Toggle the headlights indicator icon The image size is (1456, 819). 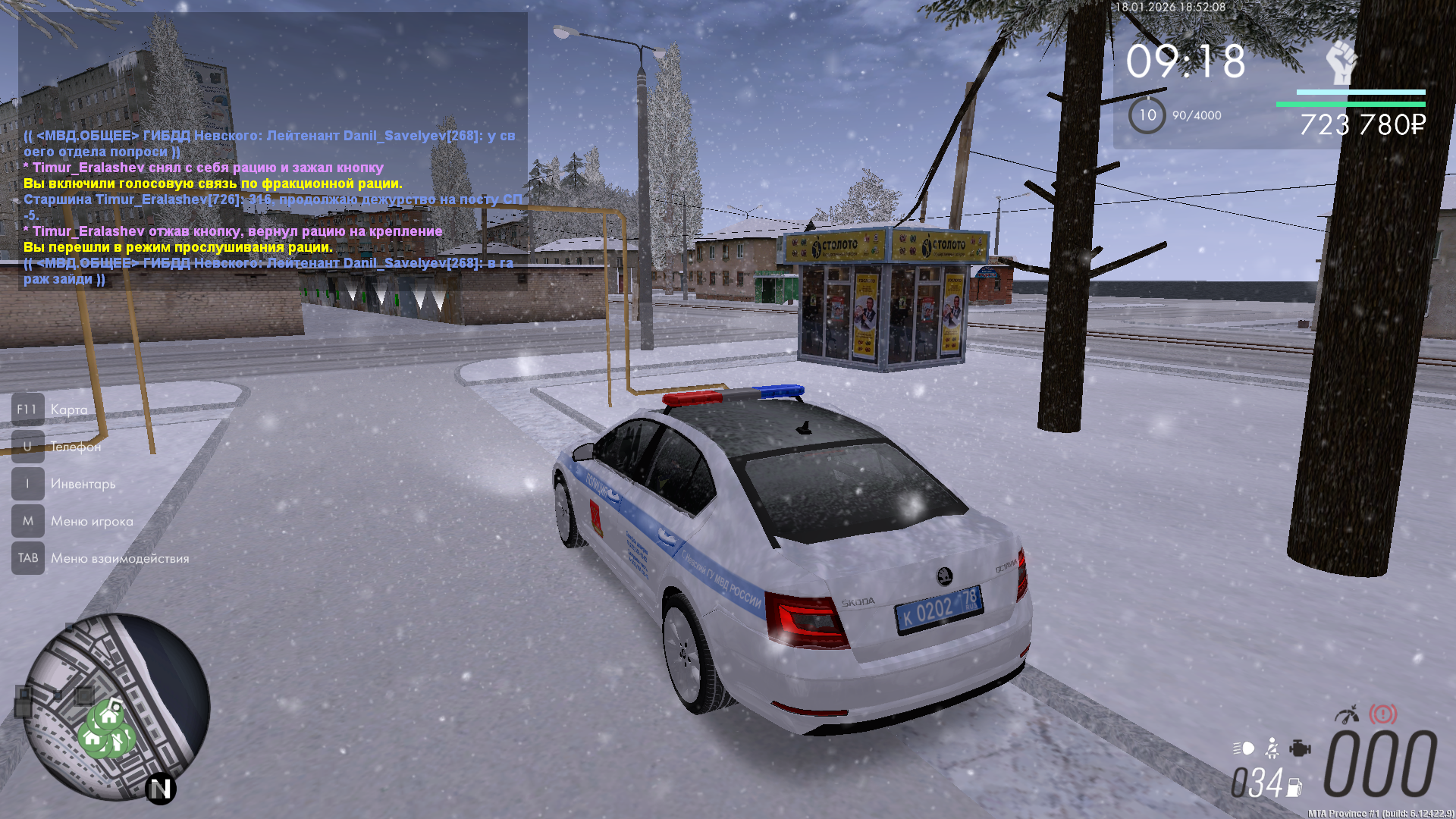[x=1244, y=748]
